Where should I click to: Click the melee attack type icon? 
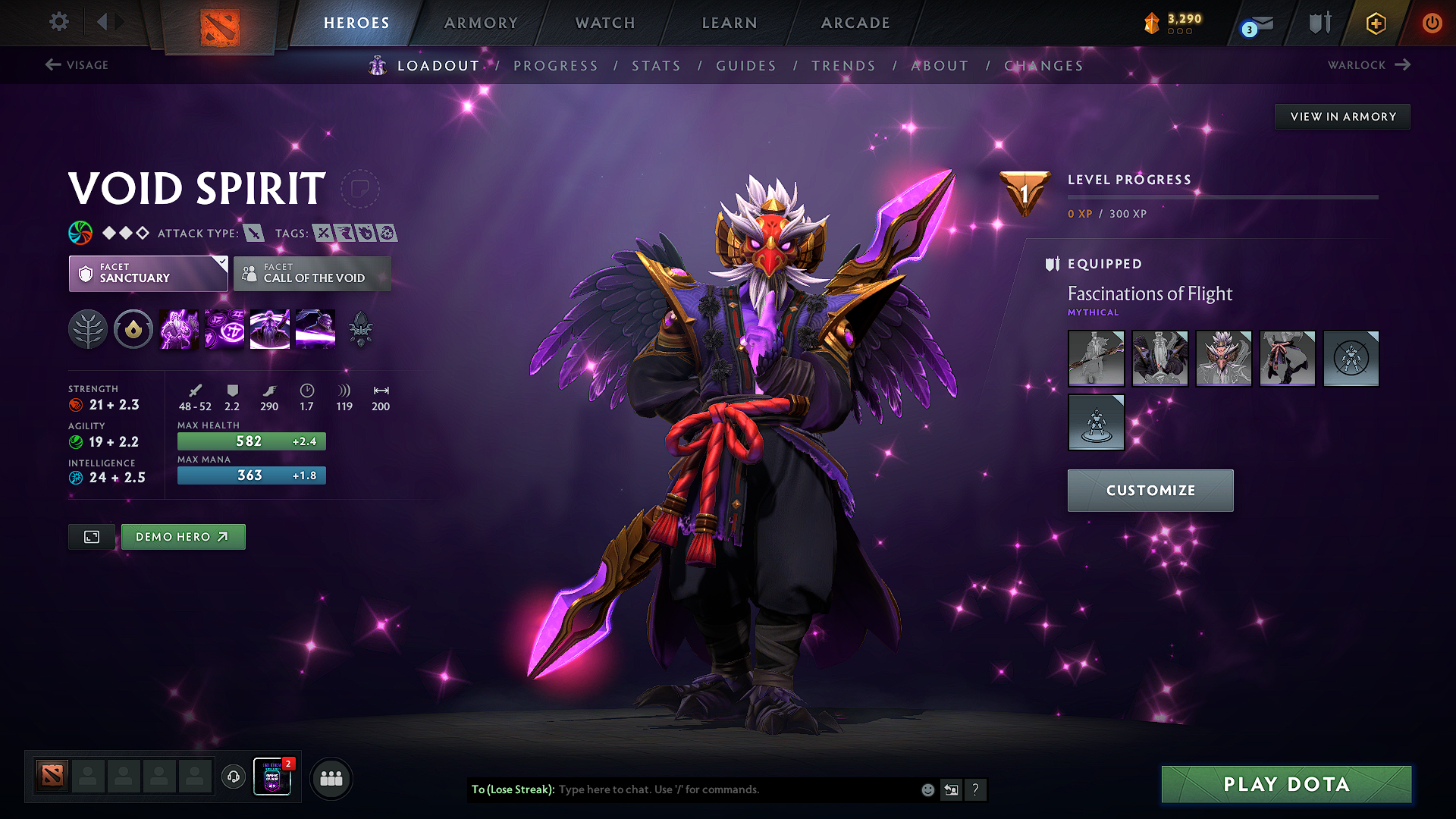253,233
